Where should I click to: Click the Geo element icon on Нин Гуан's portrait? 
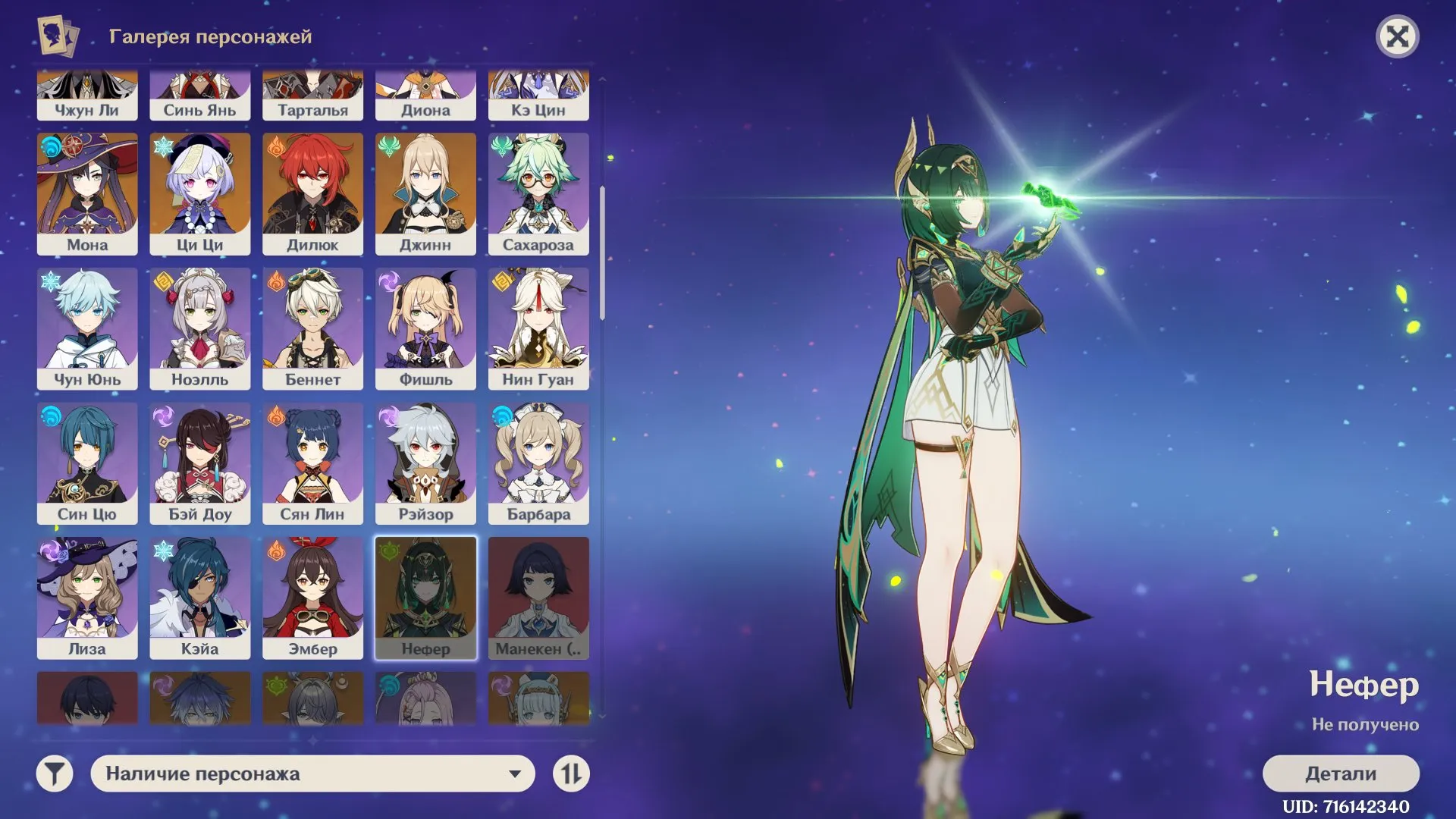pyautogui.click(x=502, y=282)
